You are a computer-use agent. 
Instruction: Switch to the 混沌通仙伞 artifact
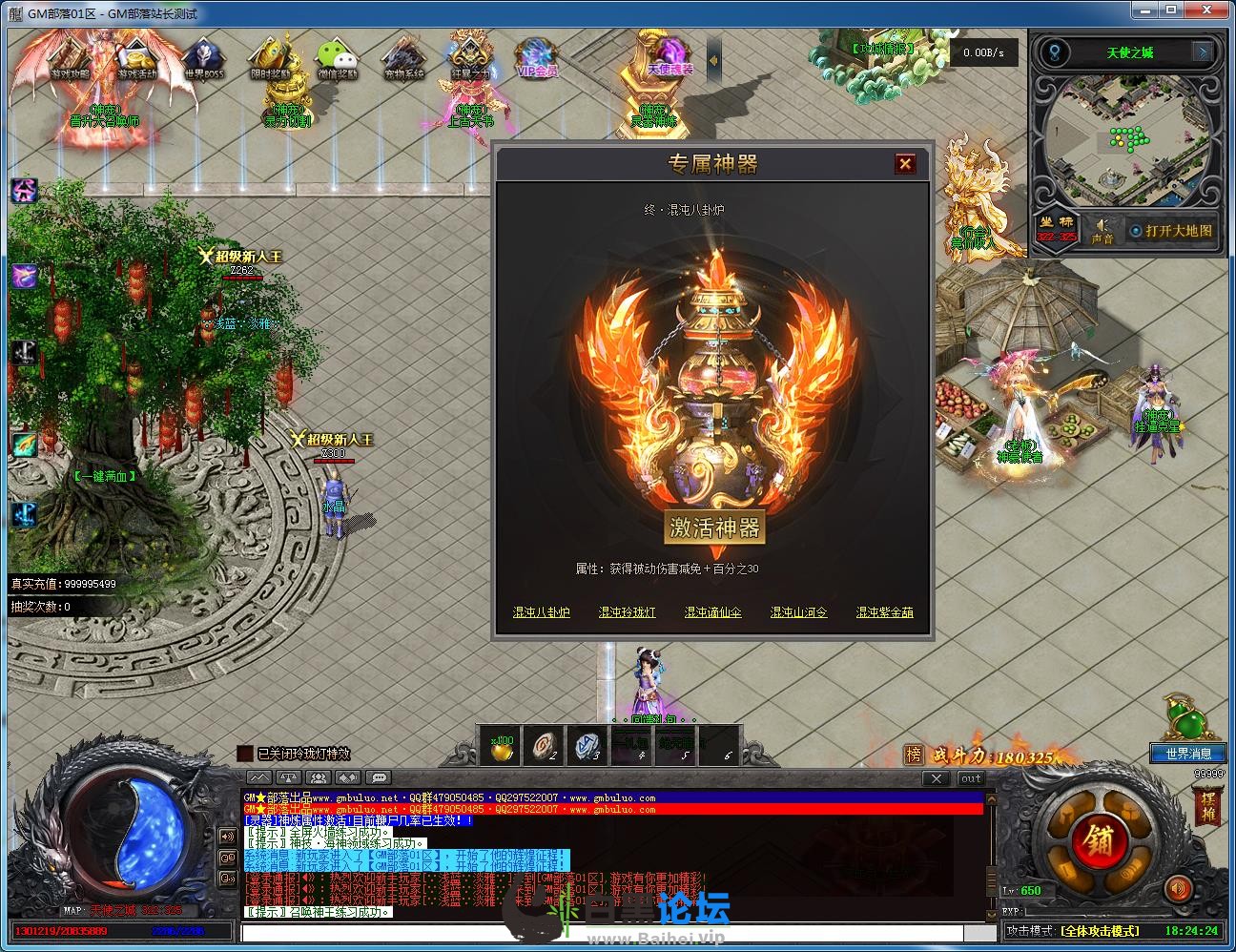point(712,612)
